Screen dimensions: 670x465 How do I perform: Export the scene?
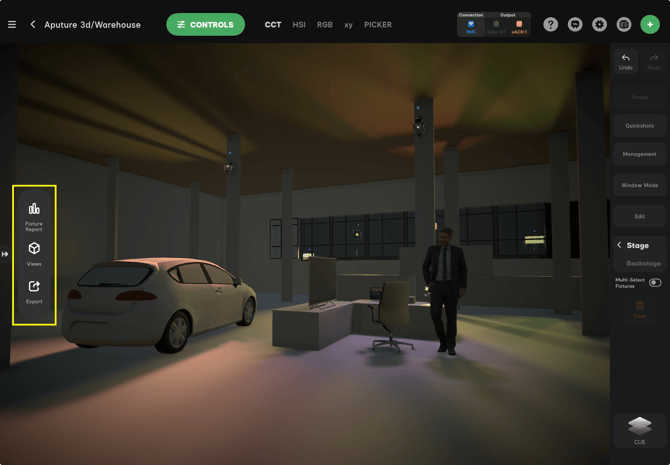(34, 291)
